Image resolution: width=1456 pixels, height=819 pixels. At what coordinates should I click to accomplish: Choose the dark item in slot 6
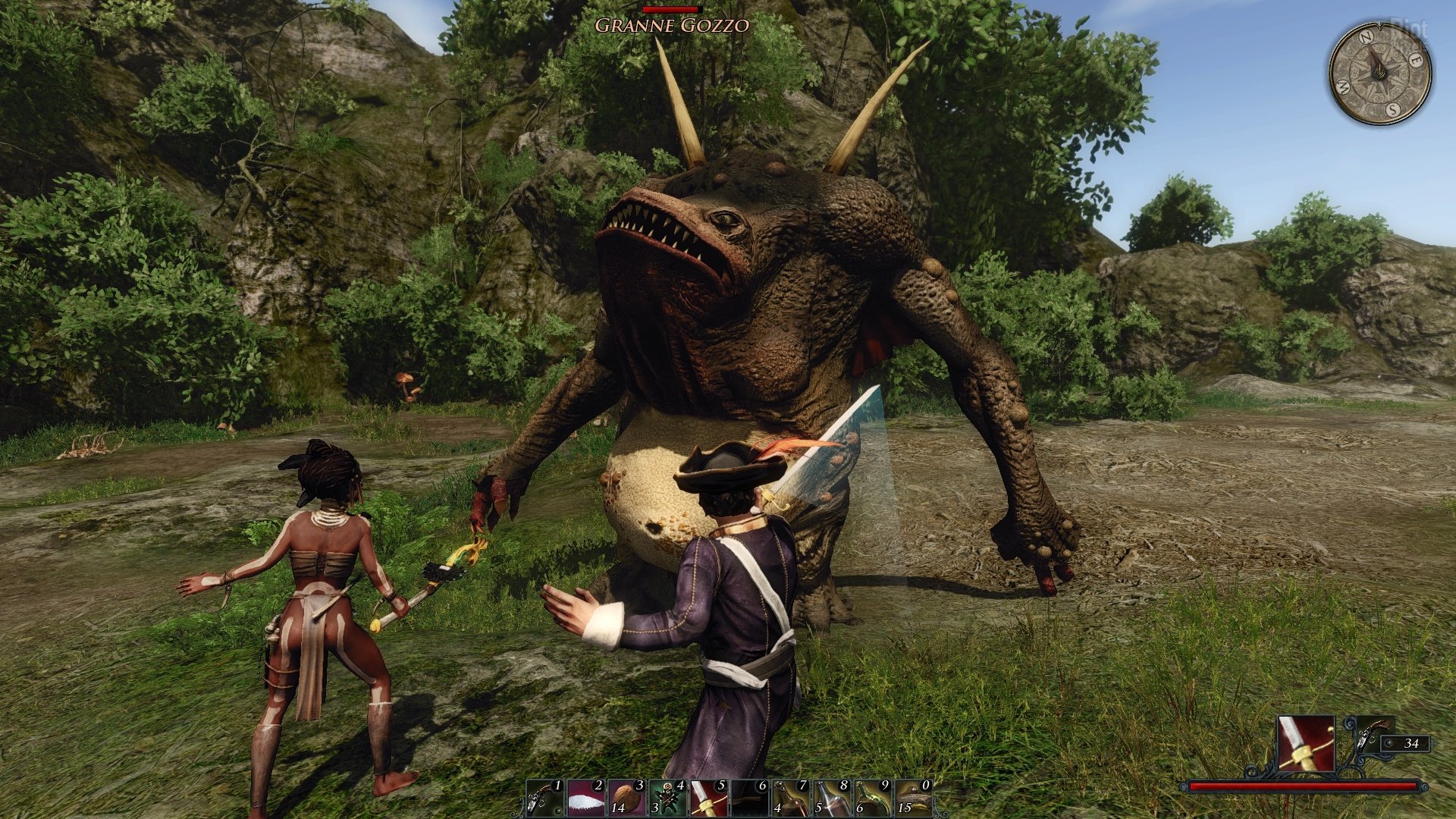(x=751, y=799)
